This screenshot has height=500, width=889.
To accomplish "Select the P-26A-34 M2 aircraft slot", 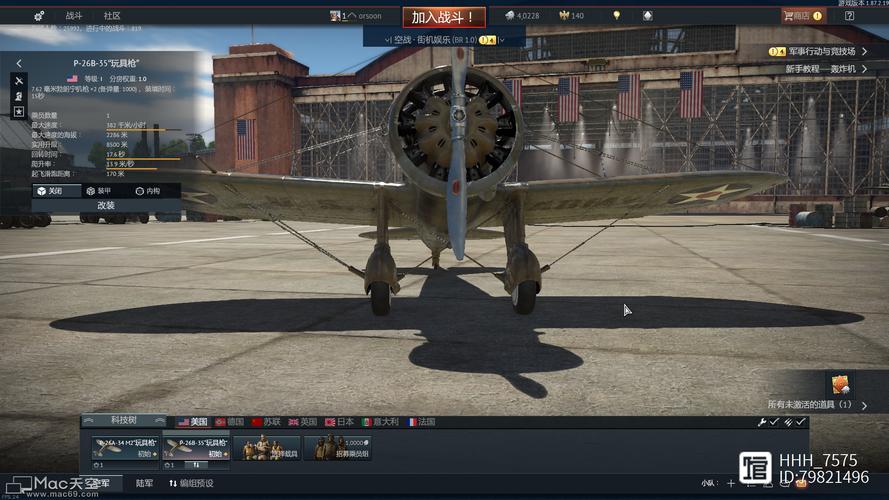I will click(125, 448).
